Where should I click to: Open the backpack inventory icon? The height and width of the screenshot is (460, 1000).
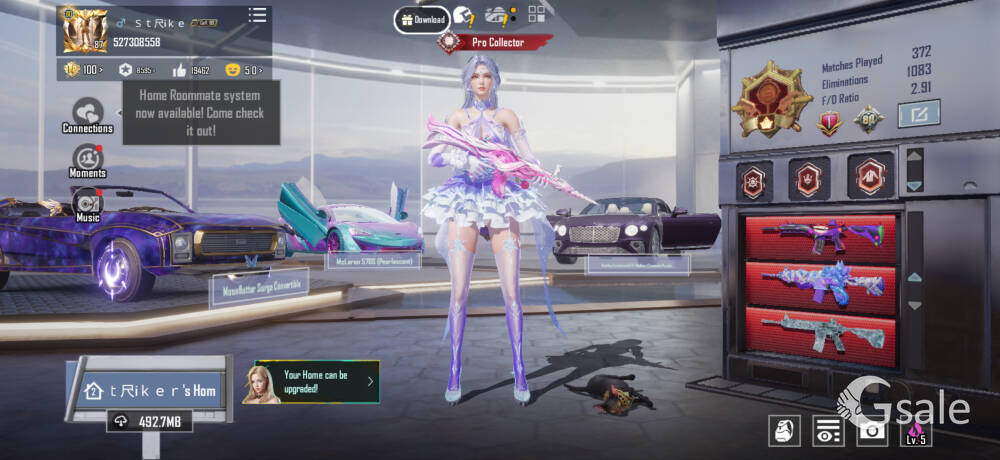click(x=783, y=431)
